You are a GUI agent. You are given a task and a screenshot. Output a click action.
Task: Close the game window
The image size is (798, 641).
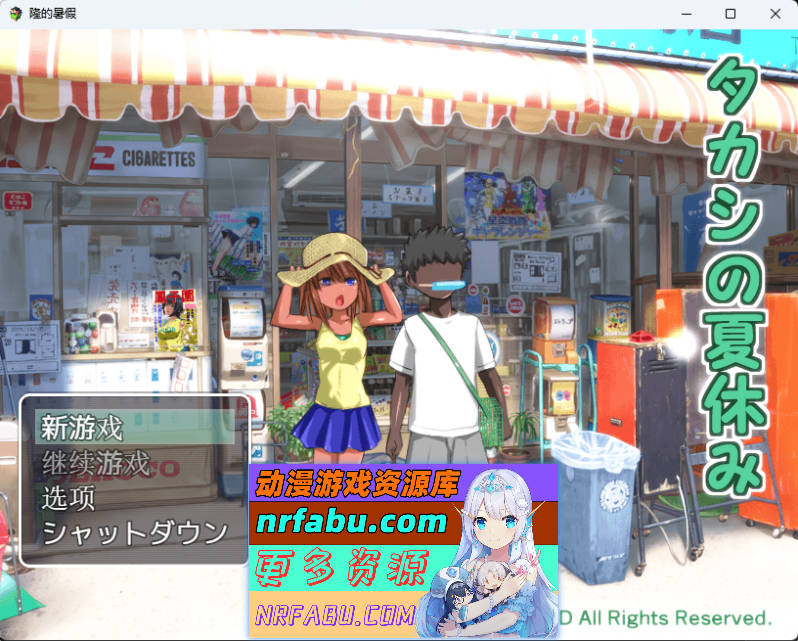tap(775, 14)
